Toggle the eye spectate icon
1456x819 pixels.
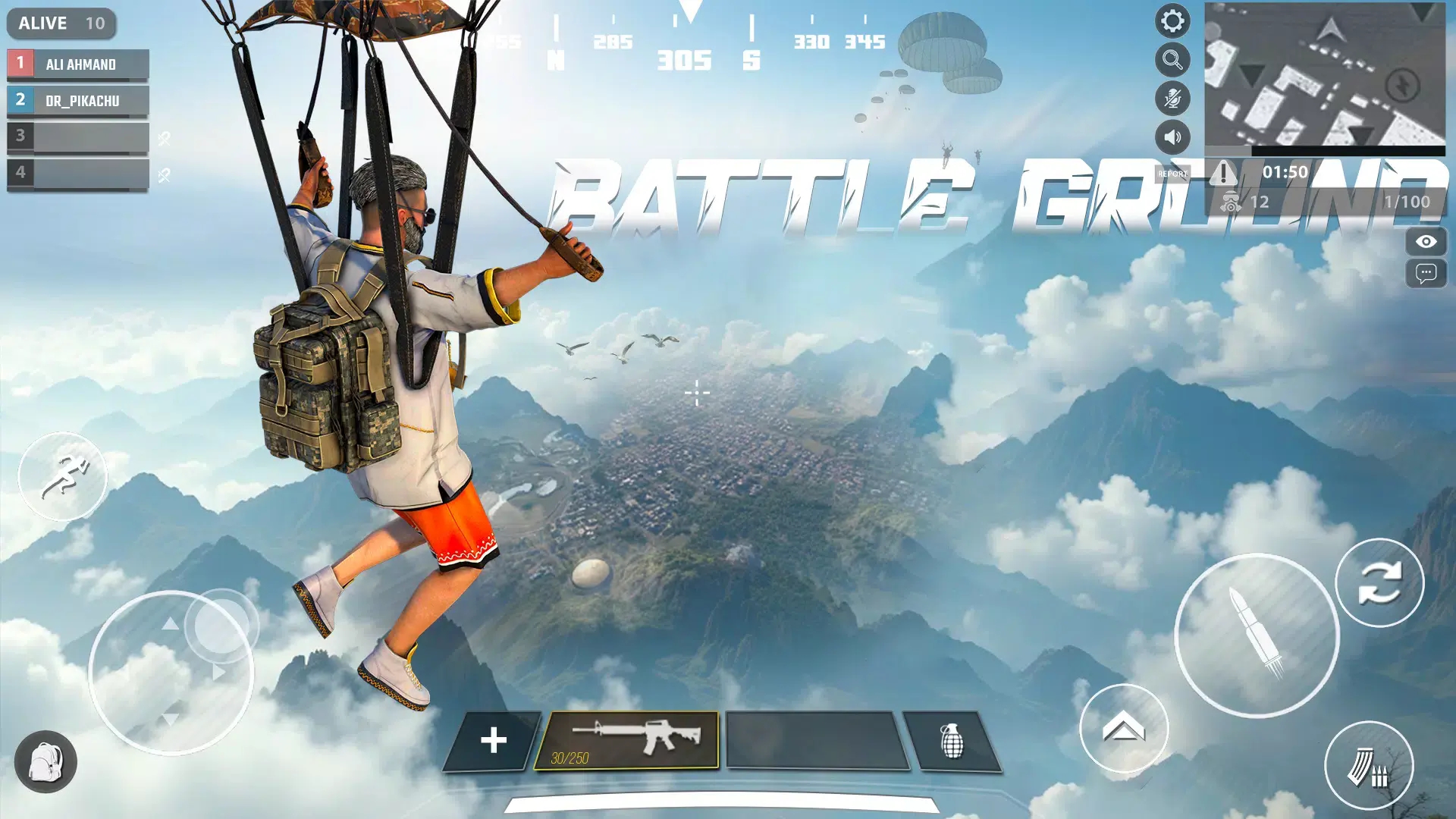tap(1426, 242)
